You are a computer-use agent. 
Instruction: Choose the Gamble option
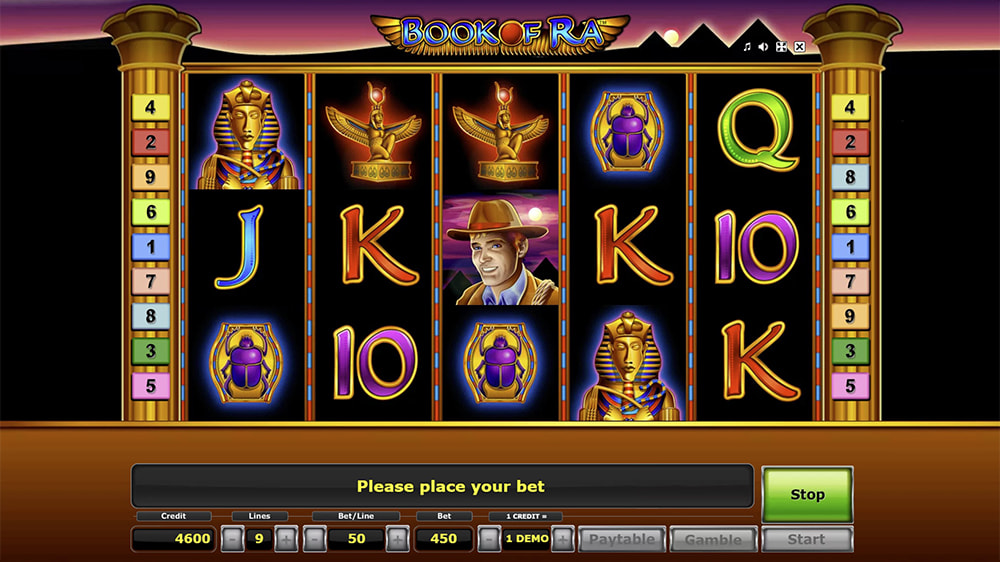(x=713, y=539)
